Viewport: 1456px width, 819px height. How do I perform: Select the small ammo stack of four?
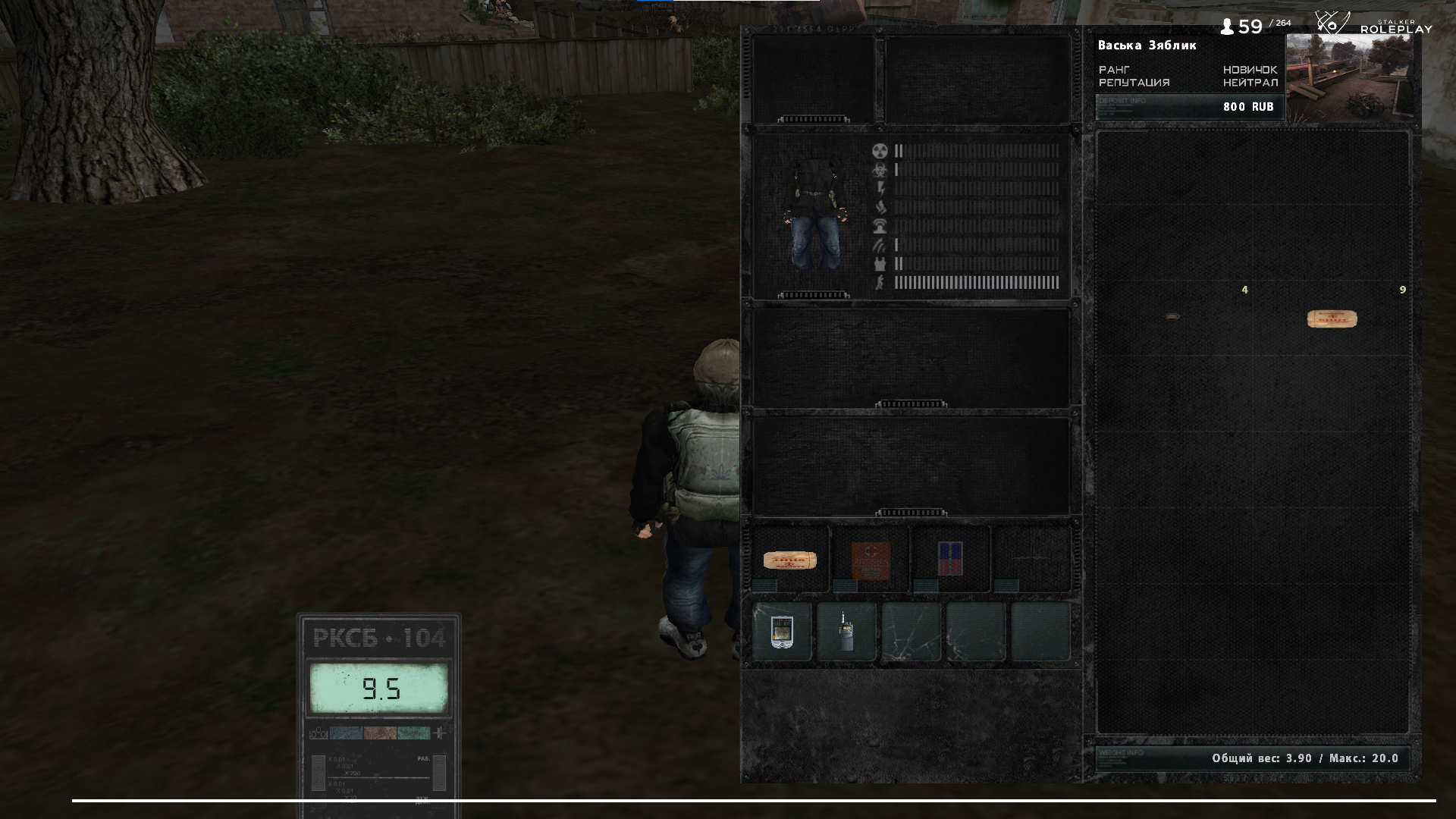click(x=1172, y=315)
